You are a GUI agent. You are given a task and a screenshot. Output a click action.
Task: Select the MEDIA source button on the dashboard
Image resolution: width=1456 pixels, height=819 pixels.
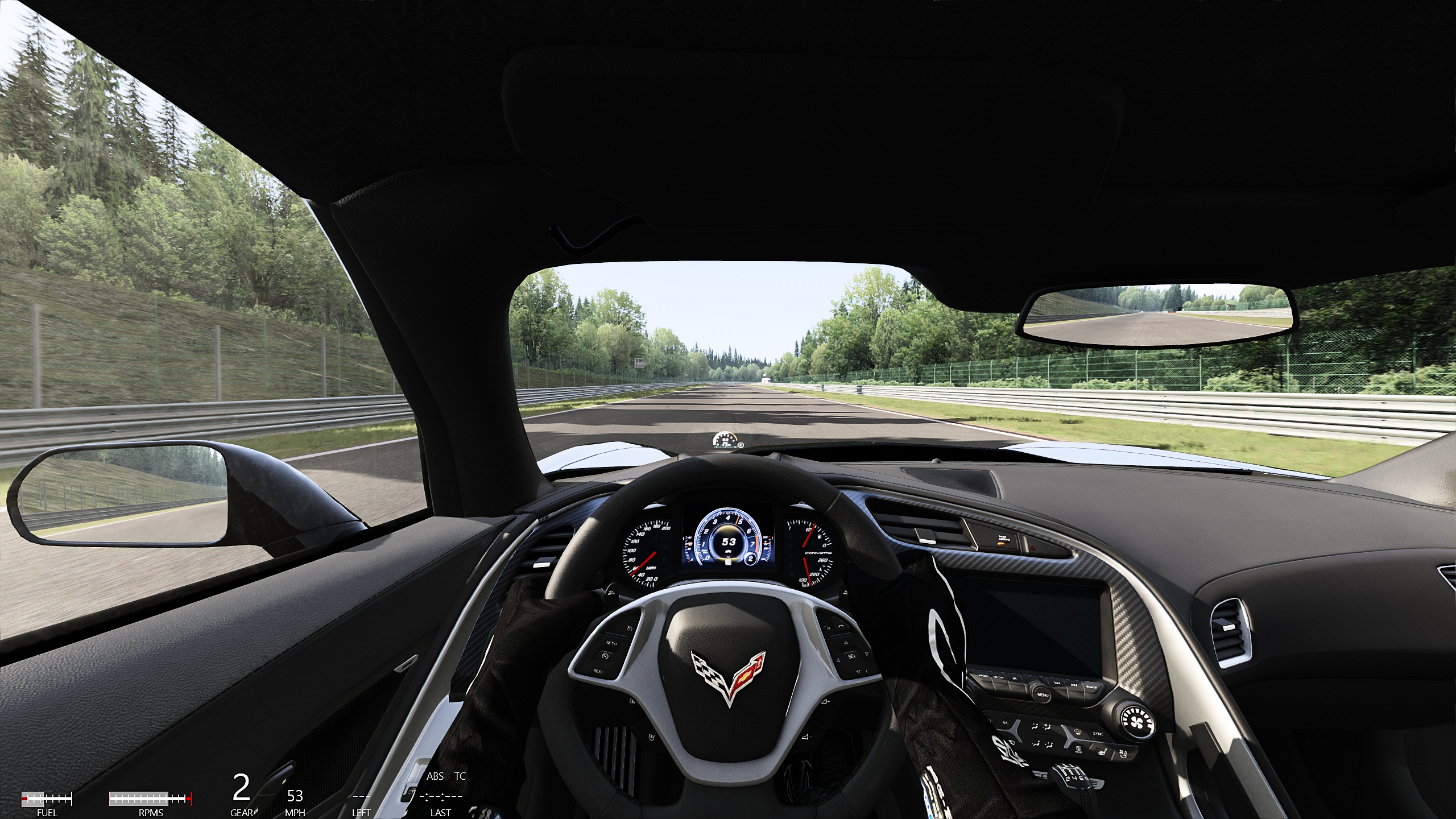click(x=999, y=677)
